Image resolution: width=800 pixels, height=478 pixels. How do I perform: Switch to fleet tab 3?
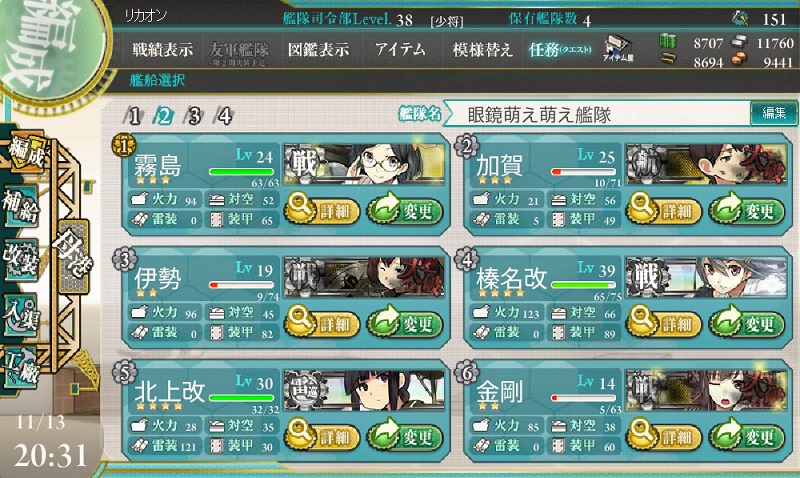coord(194,115)
